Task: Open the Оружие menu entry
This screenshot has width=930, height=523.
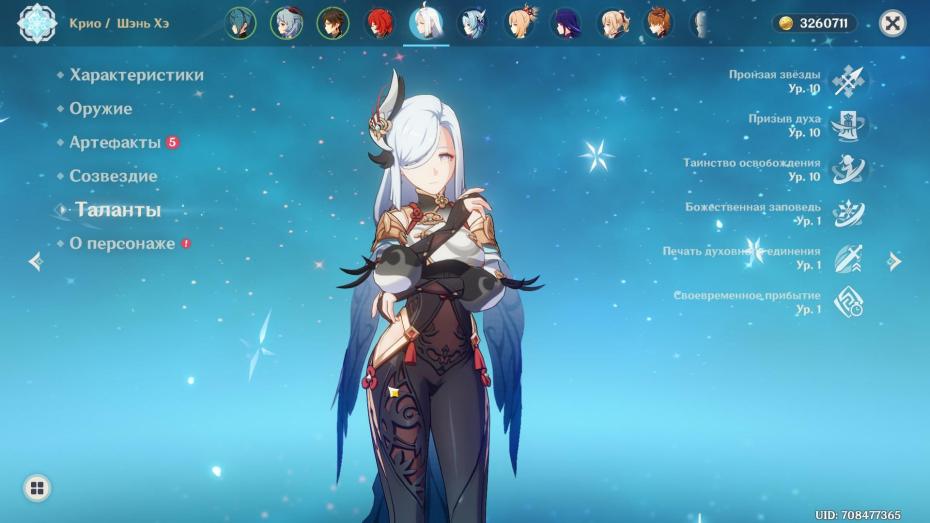Action: [101, 109]
